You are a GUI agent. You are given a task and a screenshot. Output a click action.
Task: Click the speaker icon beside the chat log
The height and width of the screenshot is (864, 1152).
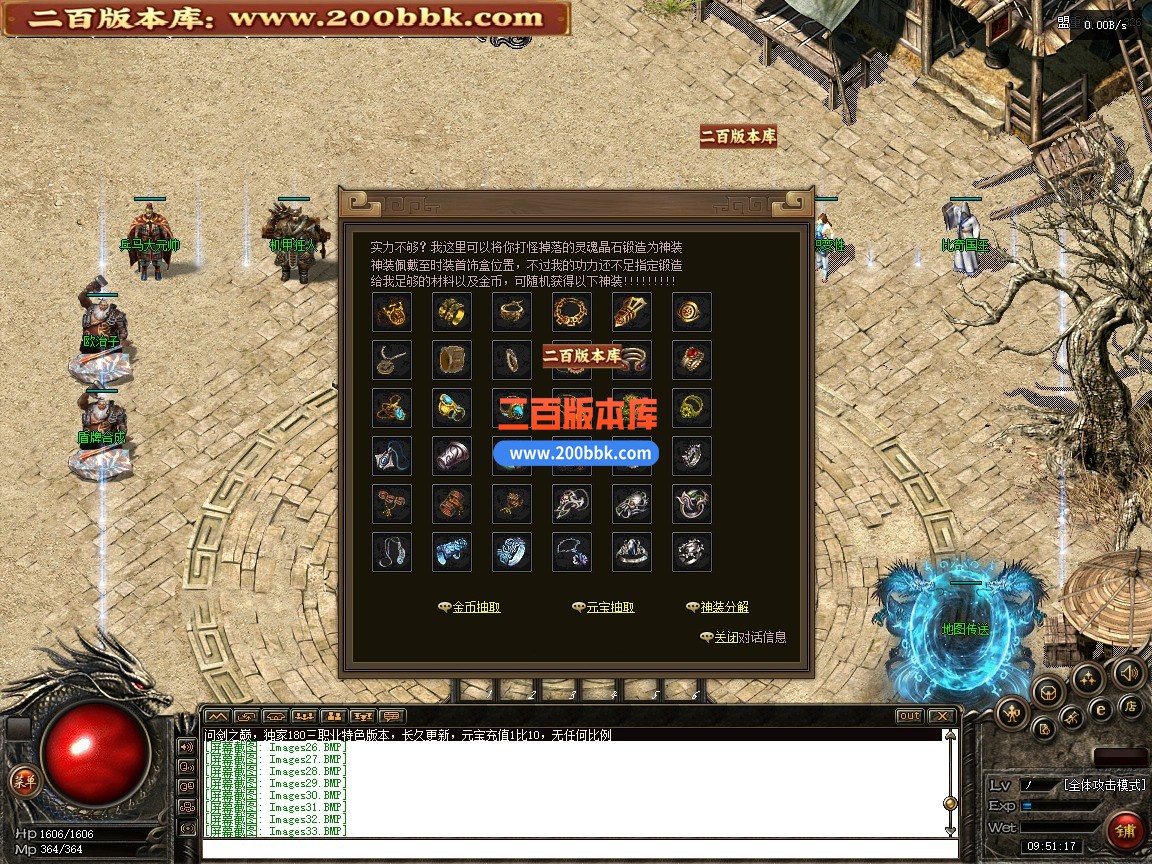tap(187, 746)
